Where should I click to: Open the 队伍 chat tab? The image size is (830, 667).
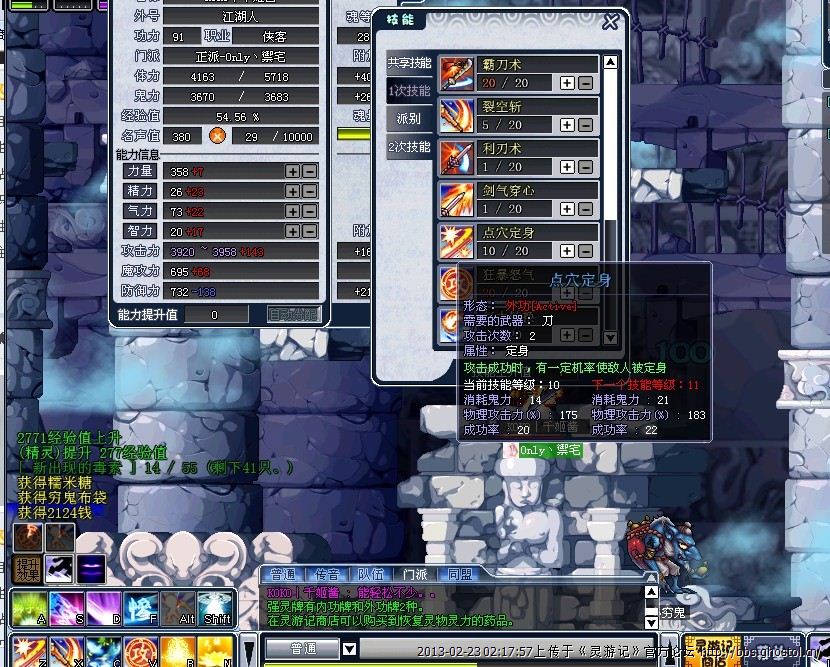pos(371,575)
